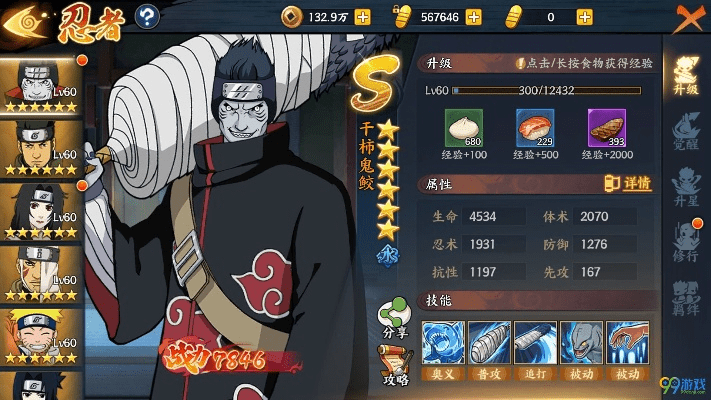
Task: Open the question mark help button
Action: pos(148,16)
